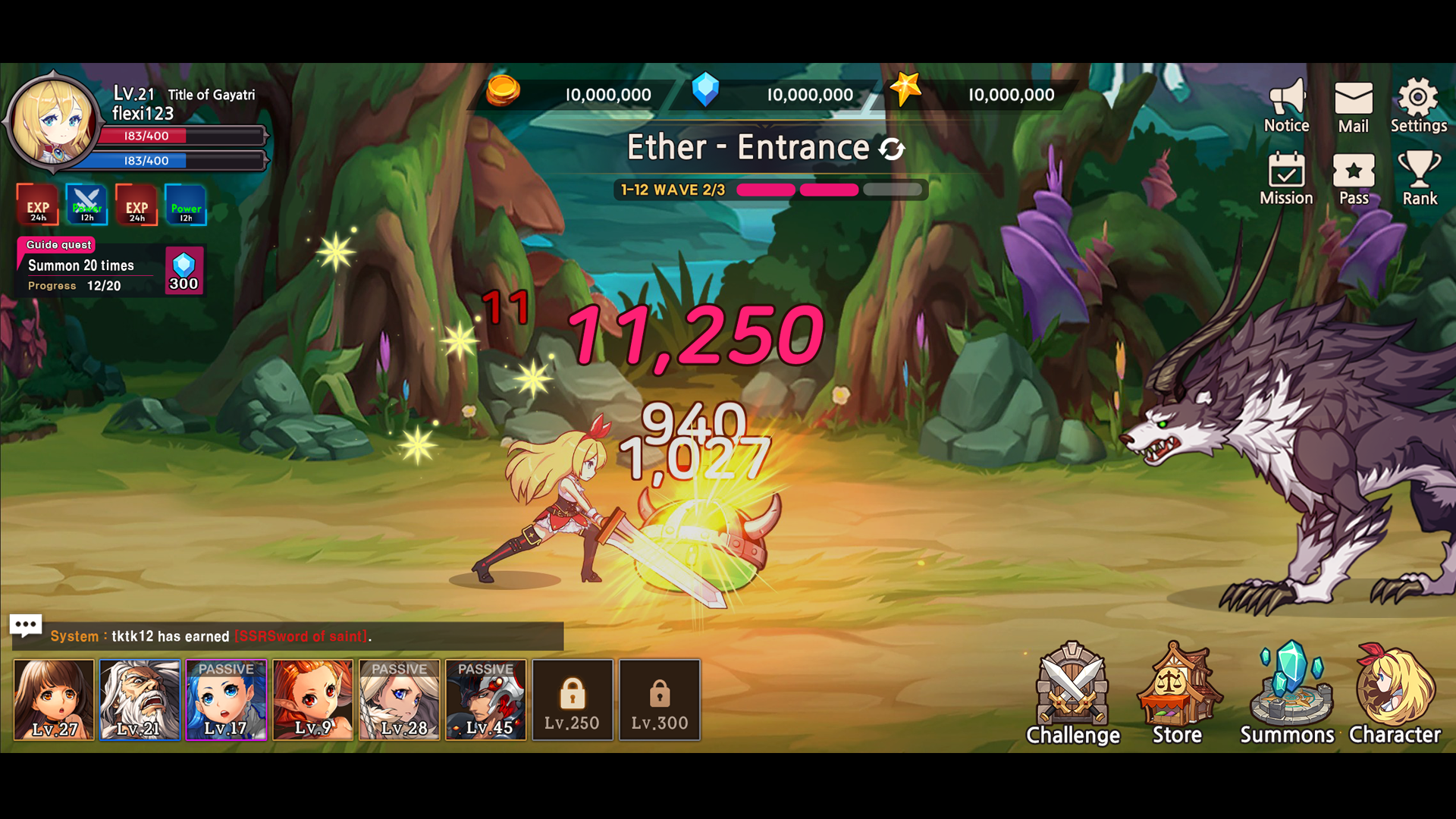This screenshot has width=1456, height=819.
Task: Activate the second Power 12h booster
Action: [x=184, y=206]
